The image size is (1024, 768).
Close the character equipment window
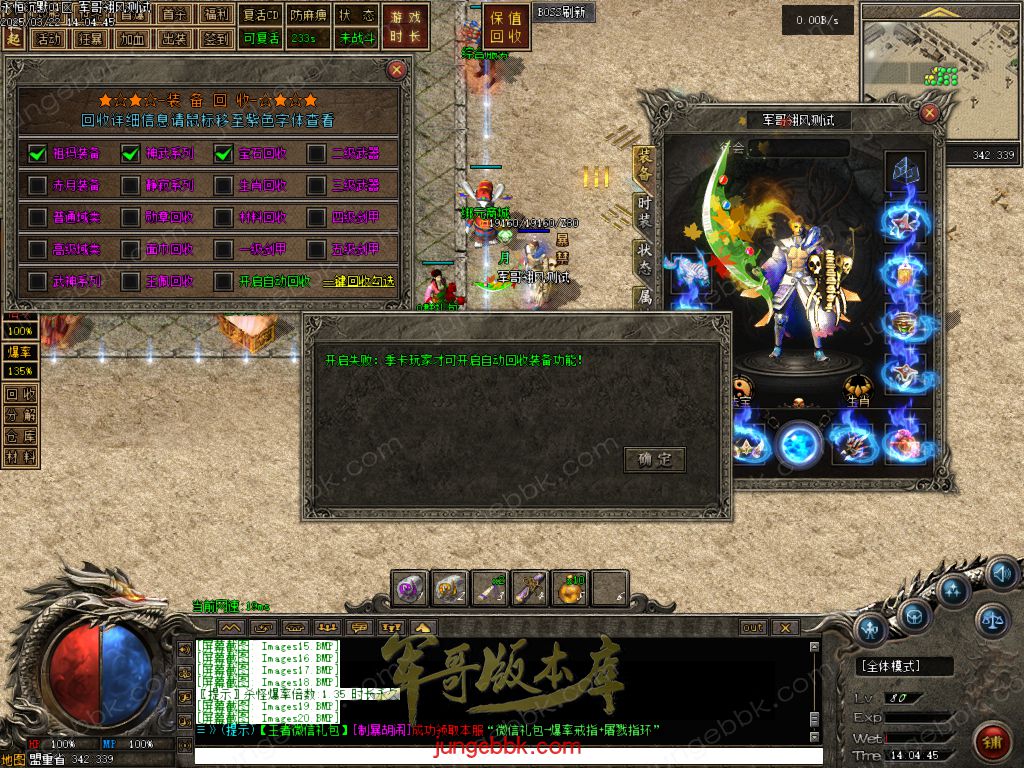coord(929,113)
